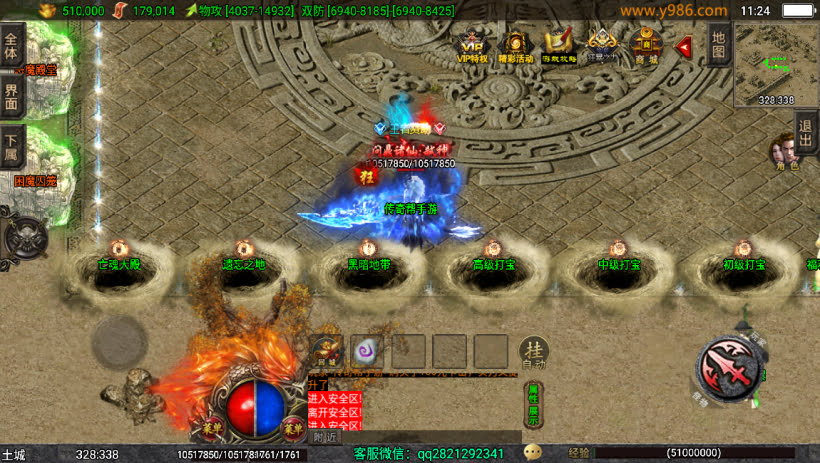
Task: Click the minimap in the corner
Action: click(x=776, y=67)
